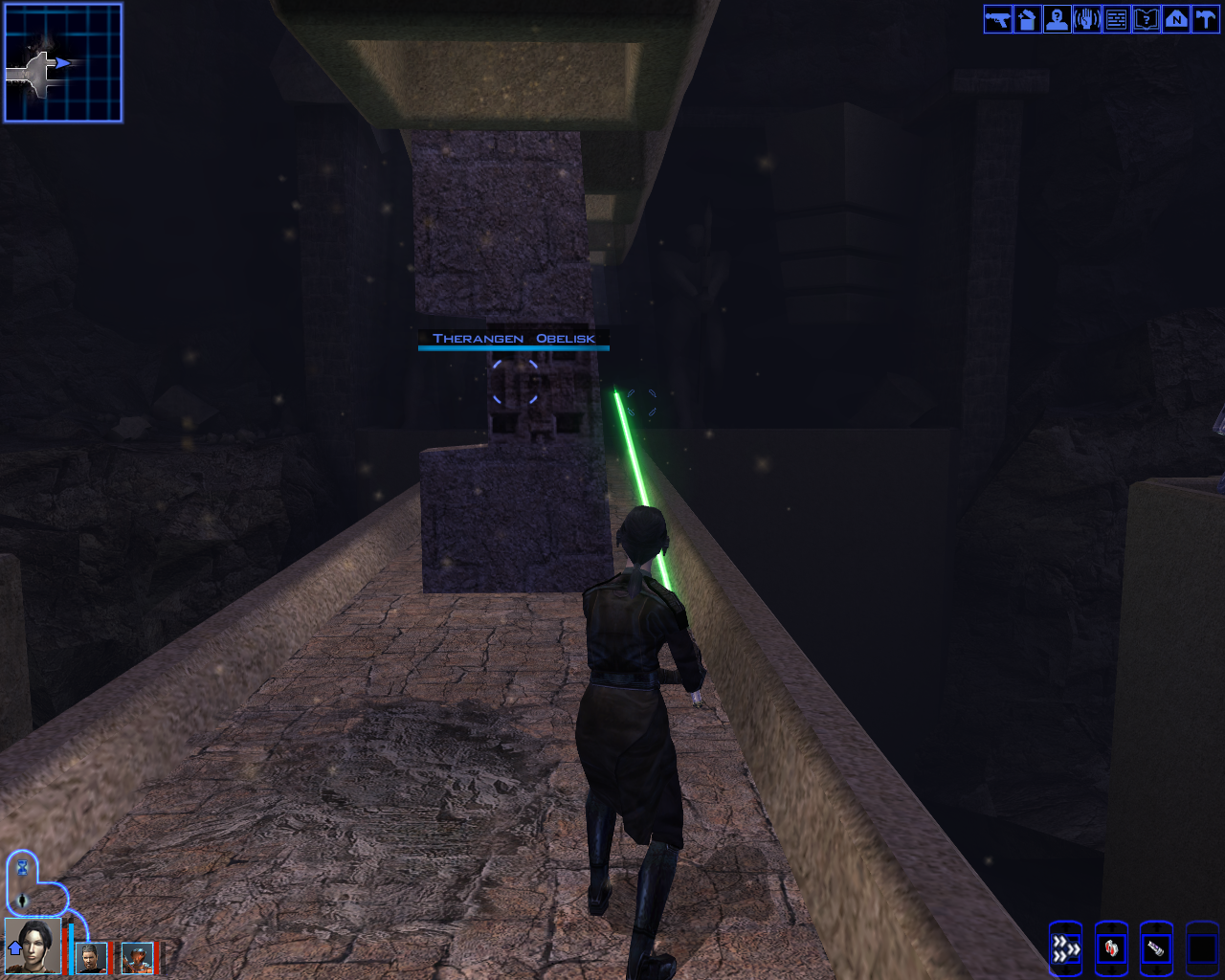Image resolution: width=1225 pixels, height=980 pixels.
Task: Open the Messages log
Action: [1115, 19]
